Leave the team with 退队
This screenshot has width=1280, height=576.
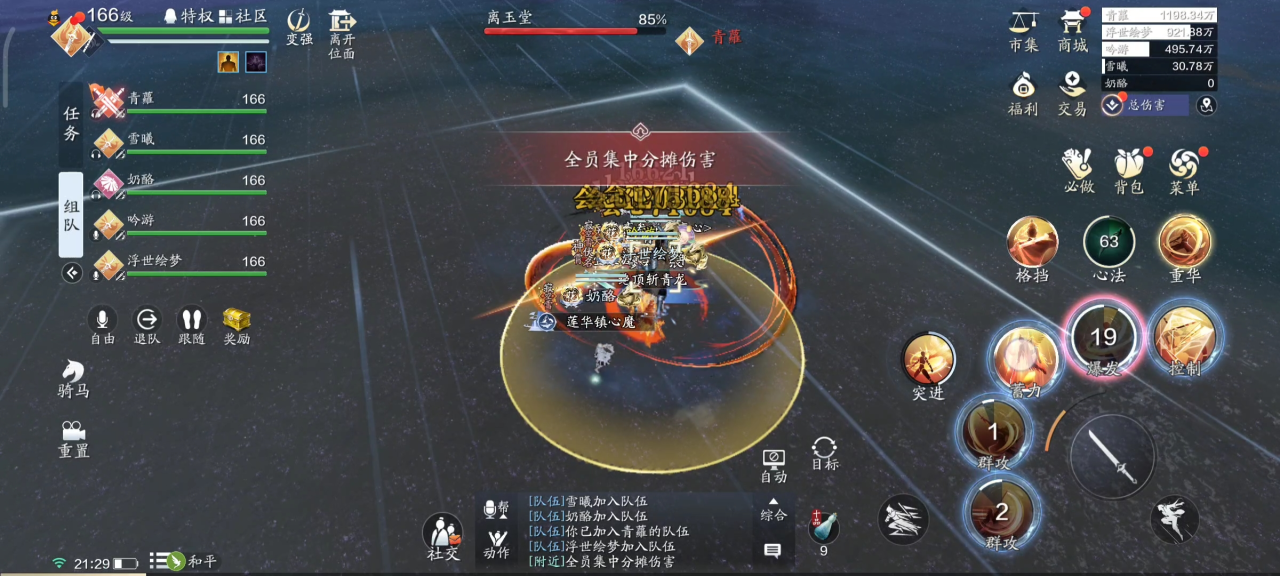pos(147,325)
